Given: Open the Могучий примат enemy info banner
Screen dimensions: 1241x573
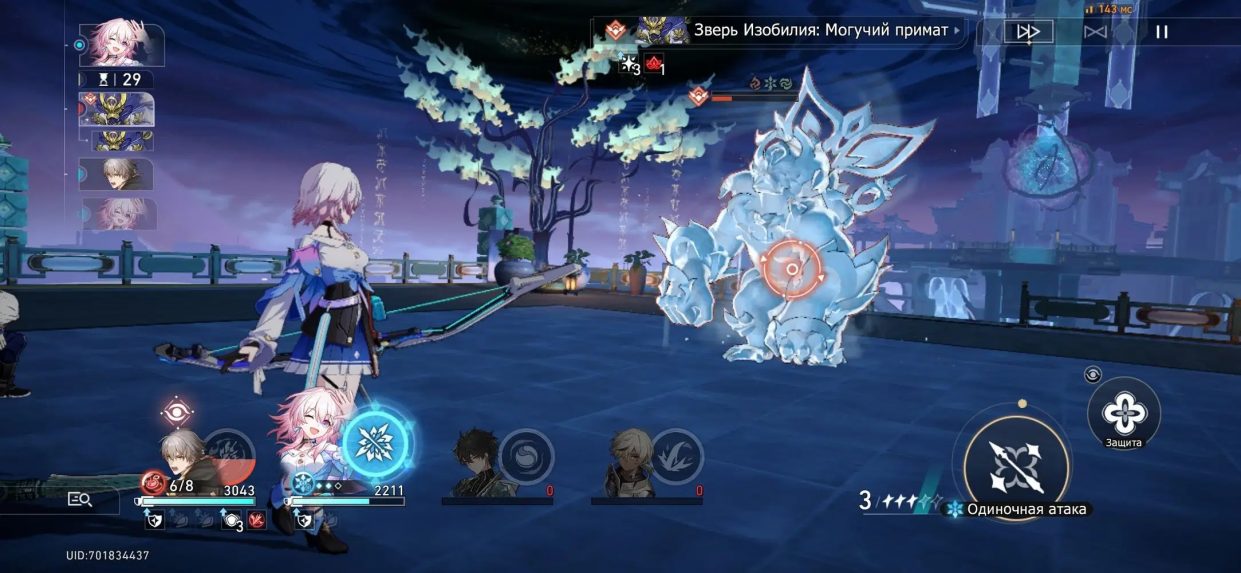Looking at the screenshot, I should point(778,31).
